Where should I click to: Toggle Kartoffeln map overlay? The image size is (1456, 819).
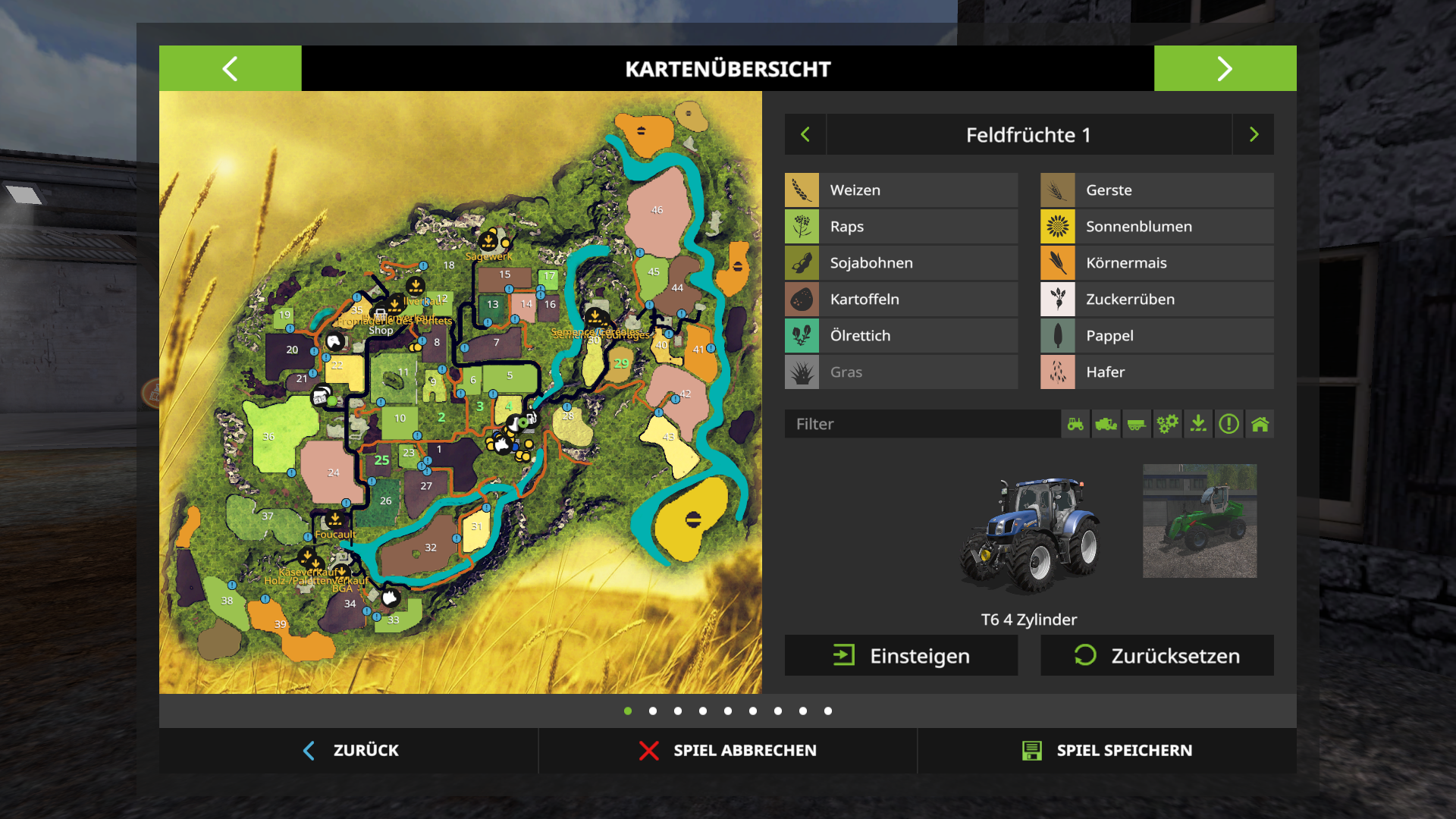pos(901,300)
